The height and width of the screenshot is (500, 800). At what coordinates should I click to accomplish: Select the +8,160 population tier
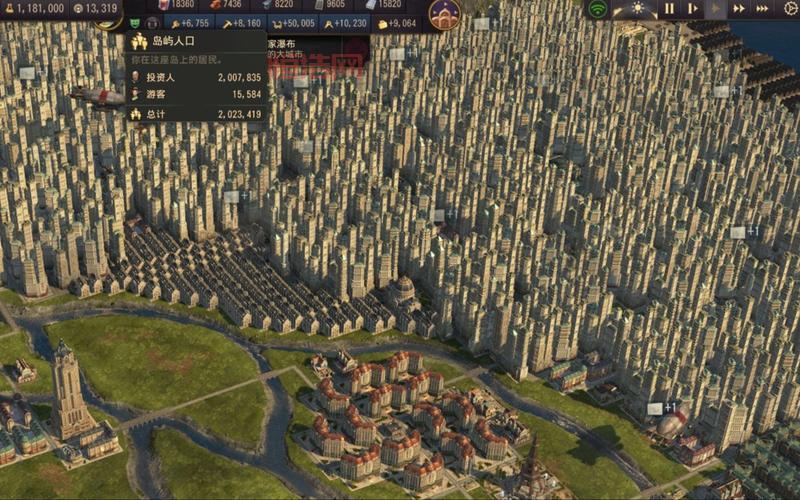tap(240, 23)
